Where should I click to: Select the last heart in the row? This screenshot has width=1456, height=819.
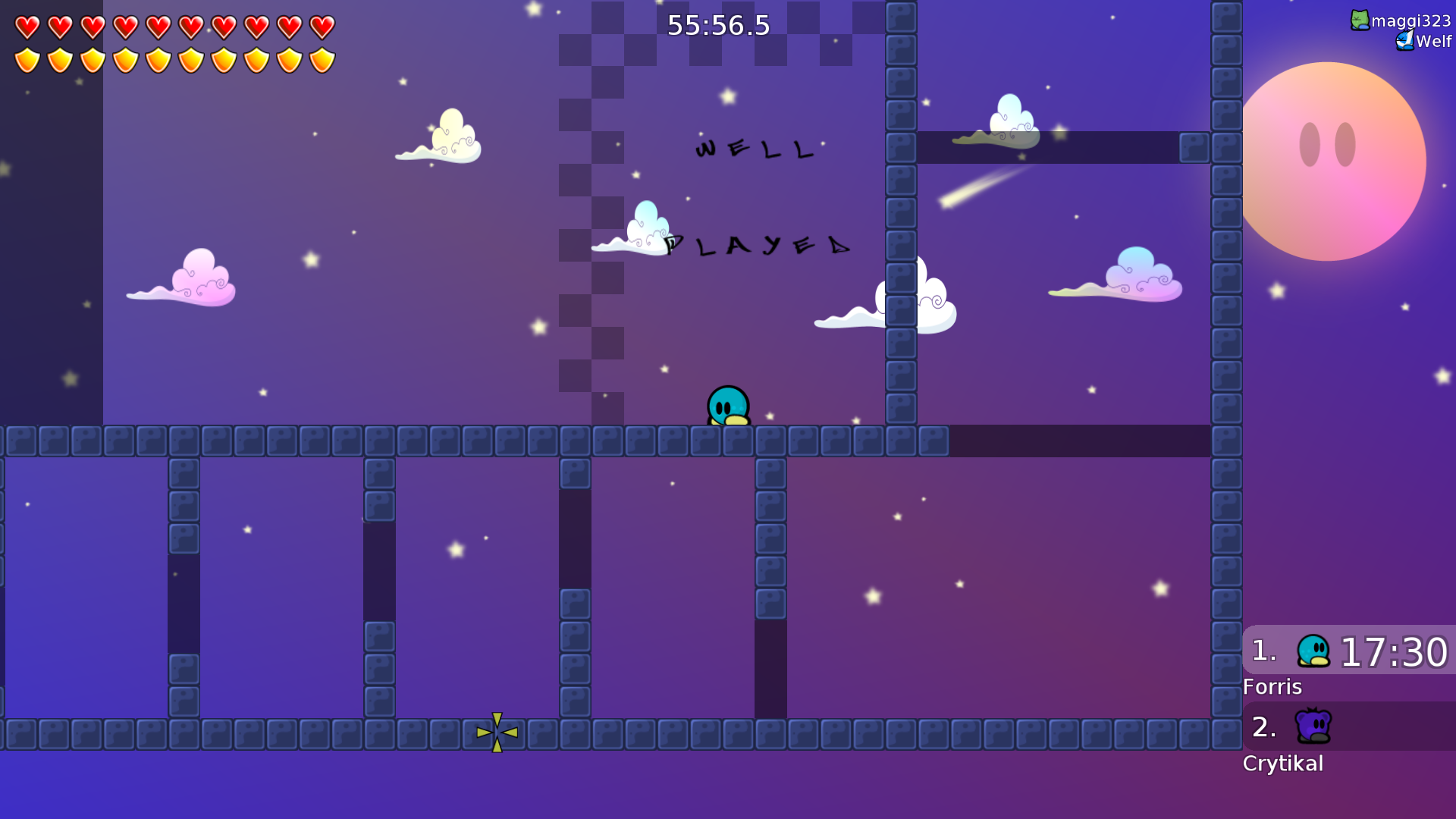[324, 27]
